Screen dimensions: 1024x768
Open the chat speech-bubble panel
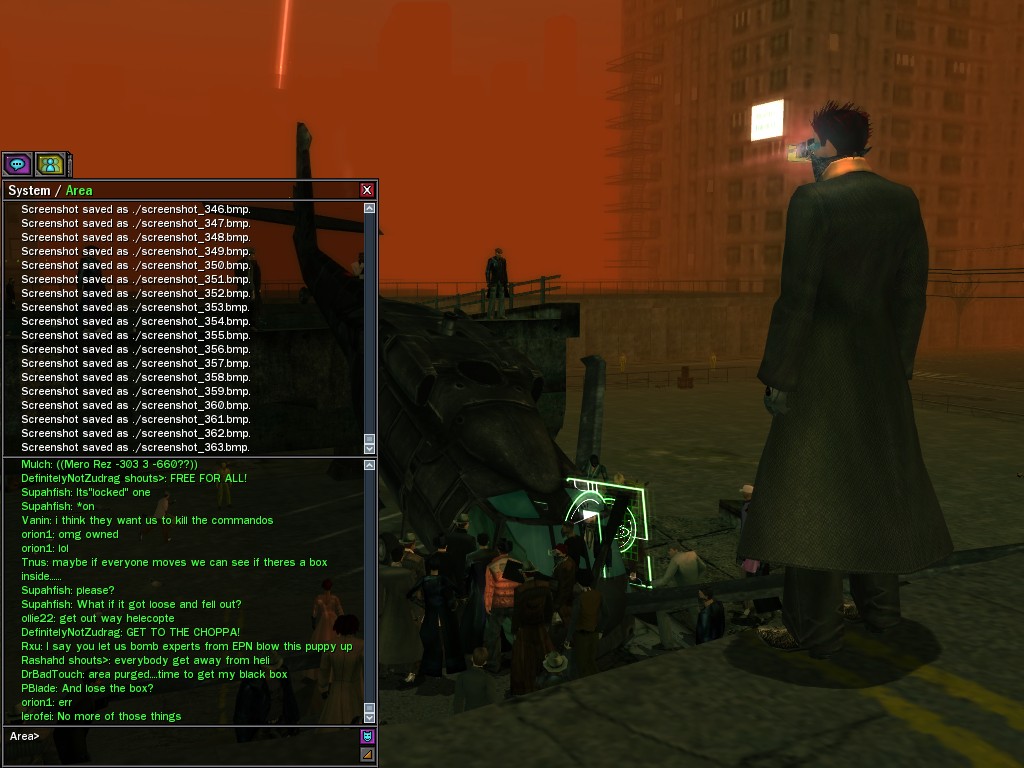pos(17,164)
